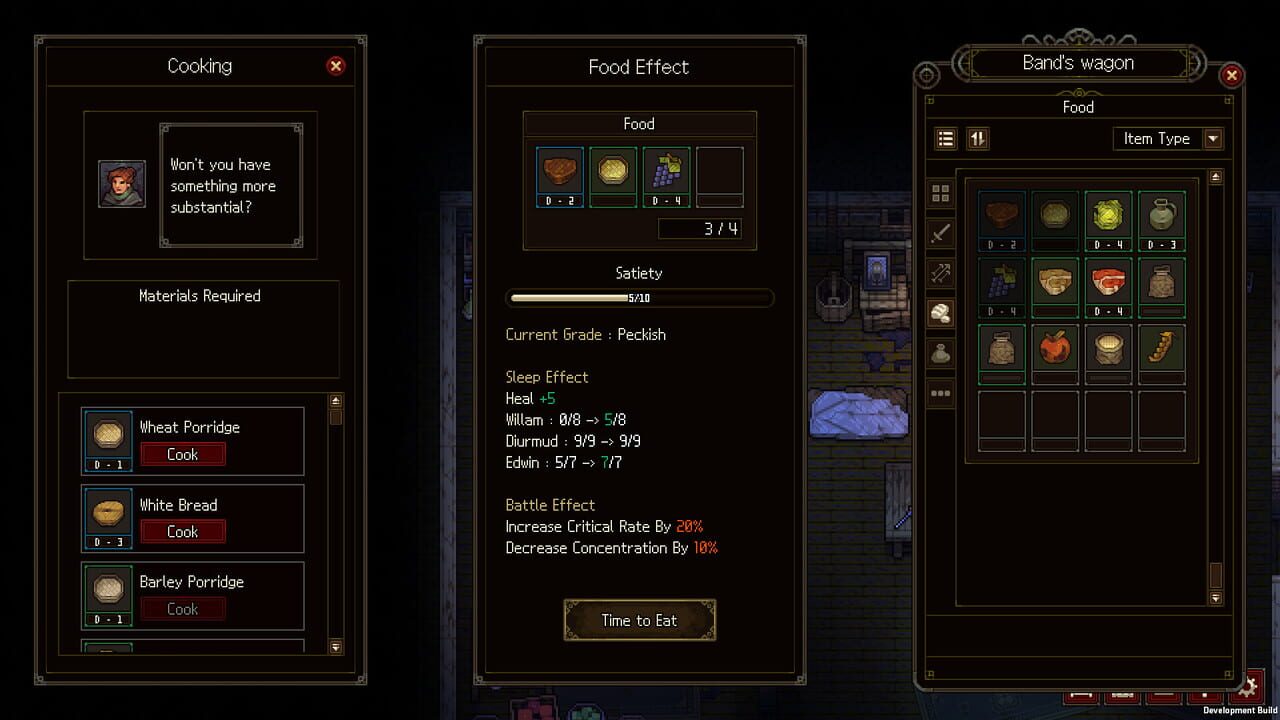The height and width of the screenshot is (720, 1280).
Task: Cook the Wheat Porridge recipe
Action: [183, 454]
